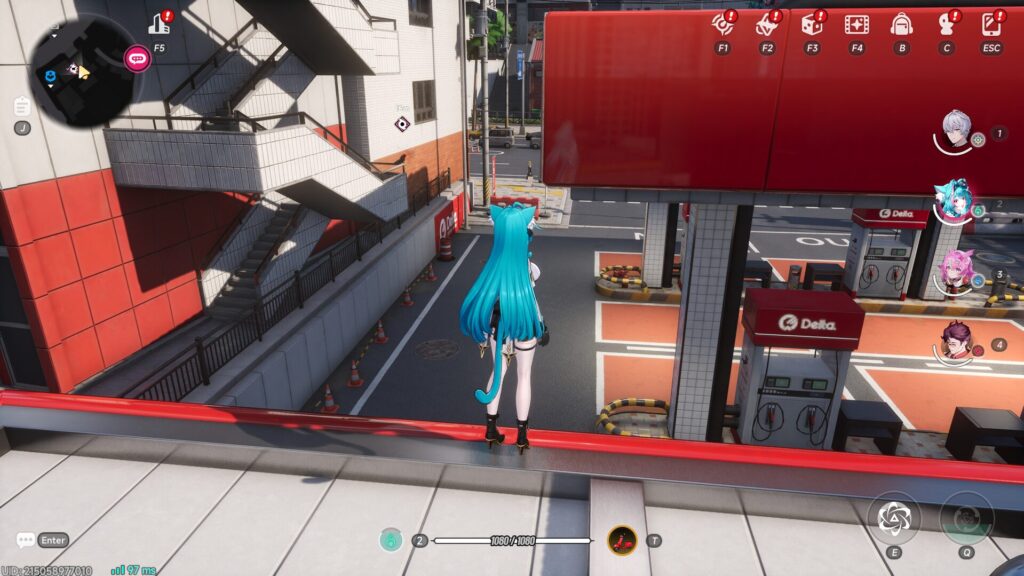Switch to the silver-haired party member
The image size is (1024, 576).
(957, 130)
